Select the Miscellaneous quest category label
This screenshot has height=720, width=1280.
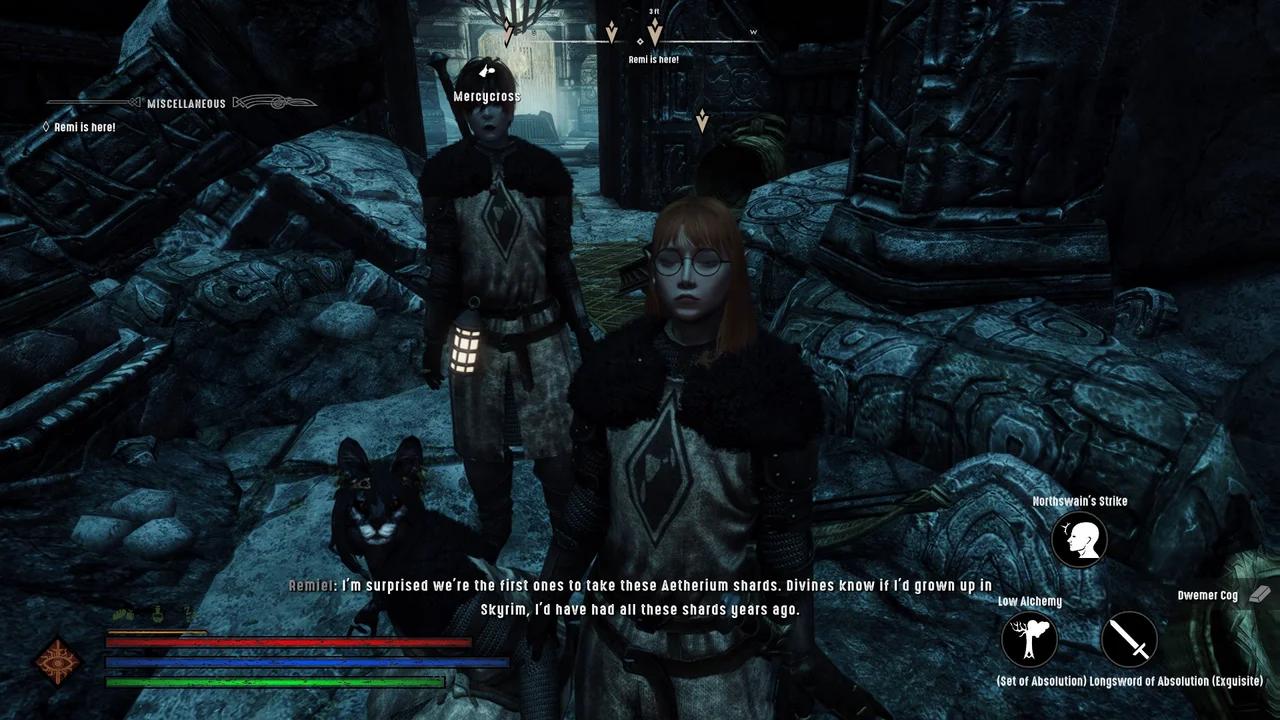185,103
